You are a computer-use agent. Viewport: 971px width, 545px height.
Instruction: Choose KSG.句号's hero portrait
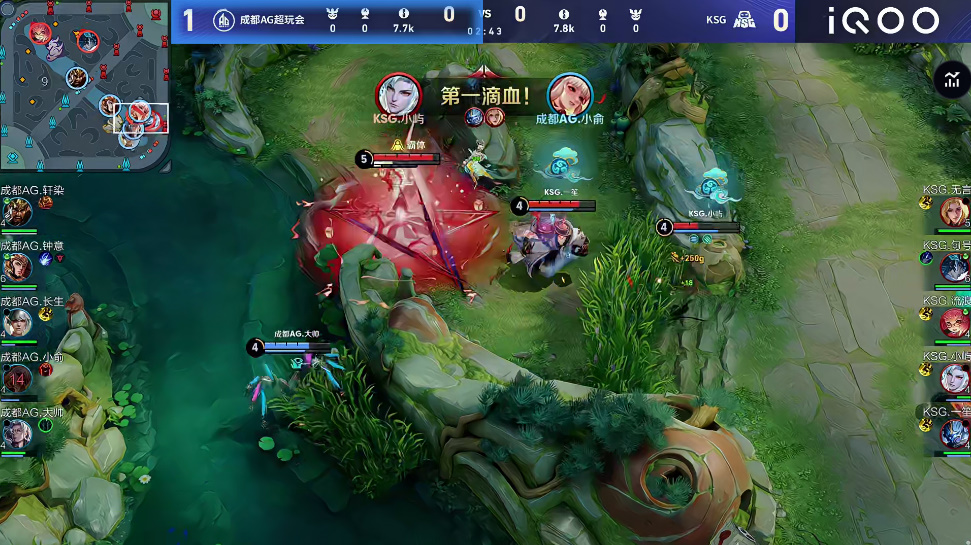[x=954, y=267]
